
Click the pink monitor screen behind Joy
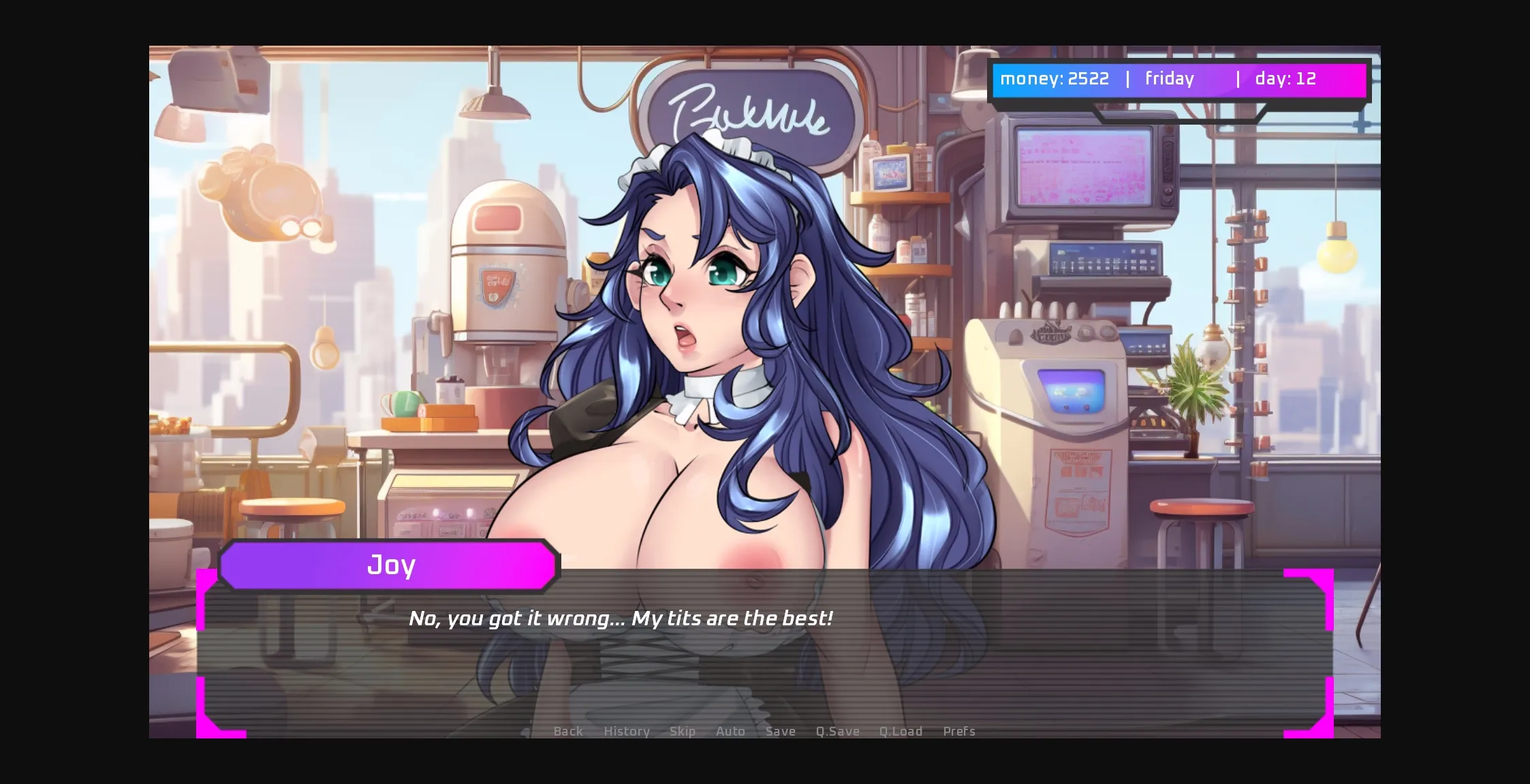pos(1082,166)
